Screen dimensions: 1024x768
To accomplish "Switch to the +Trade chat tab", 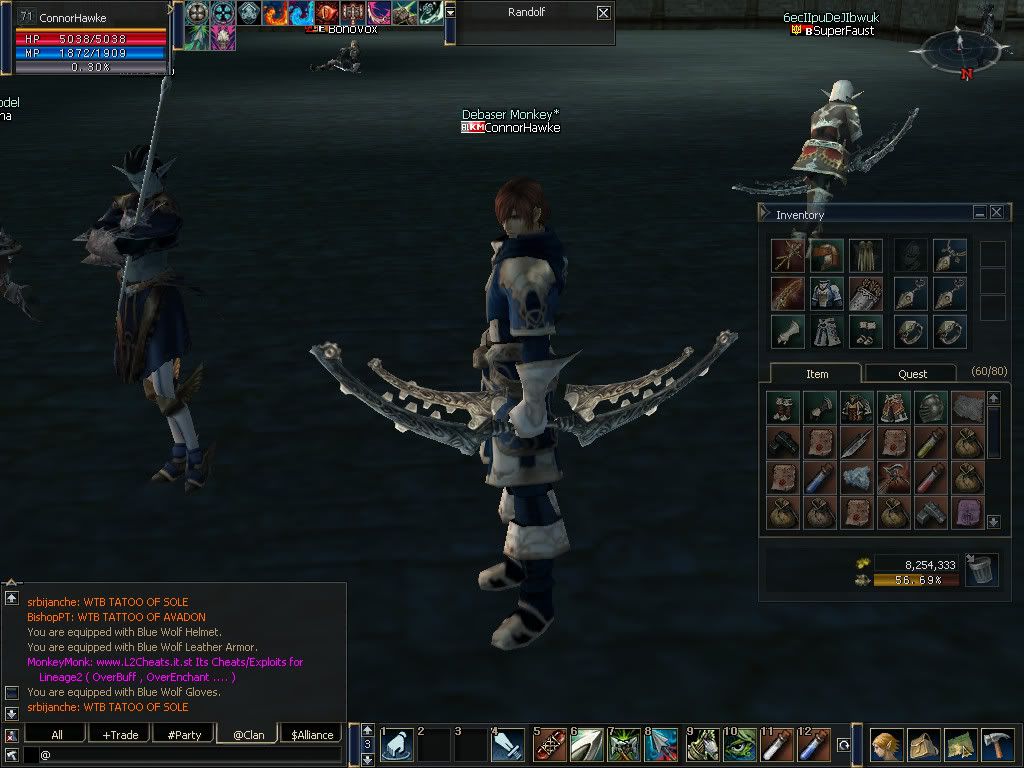I will [120, 734].
